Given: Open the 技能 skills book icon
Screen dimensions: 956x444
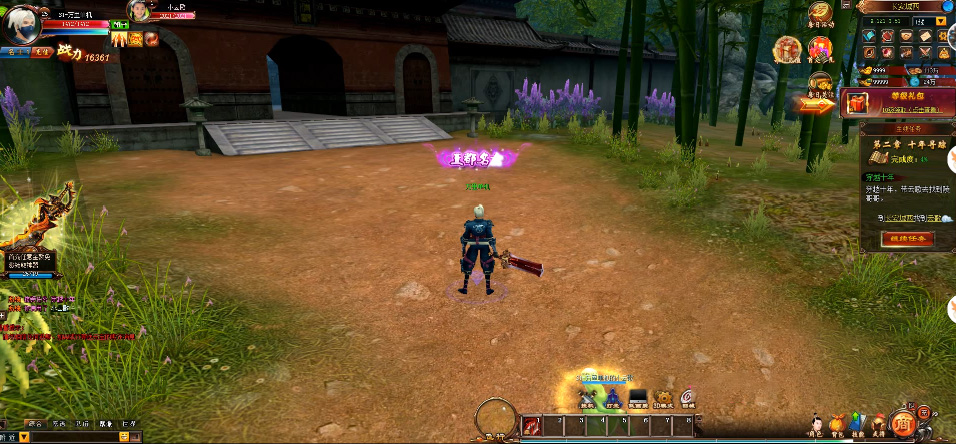Looking at the screenshot, I should tap(857, 424).
